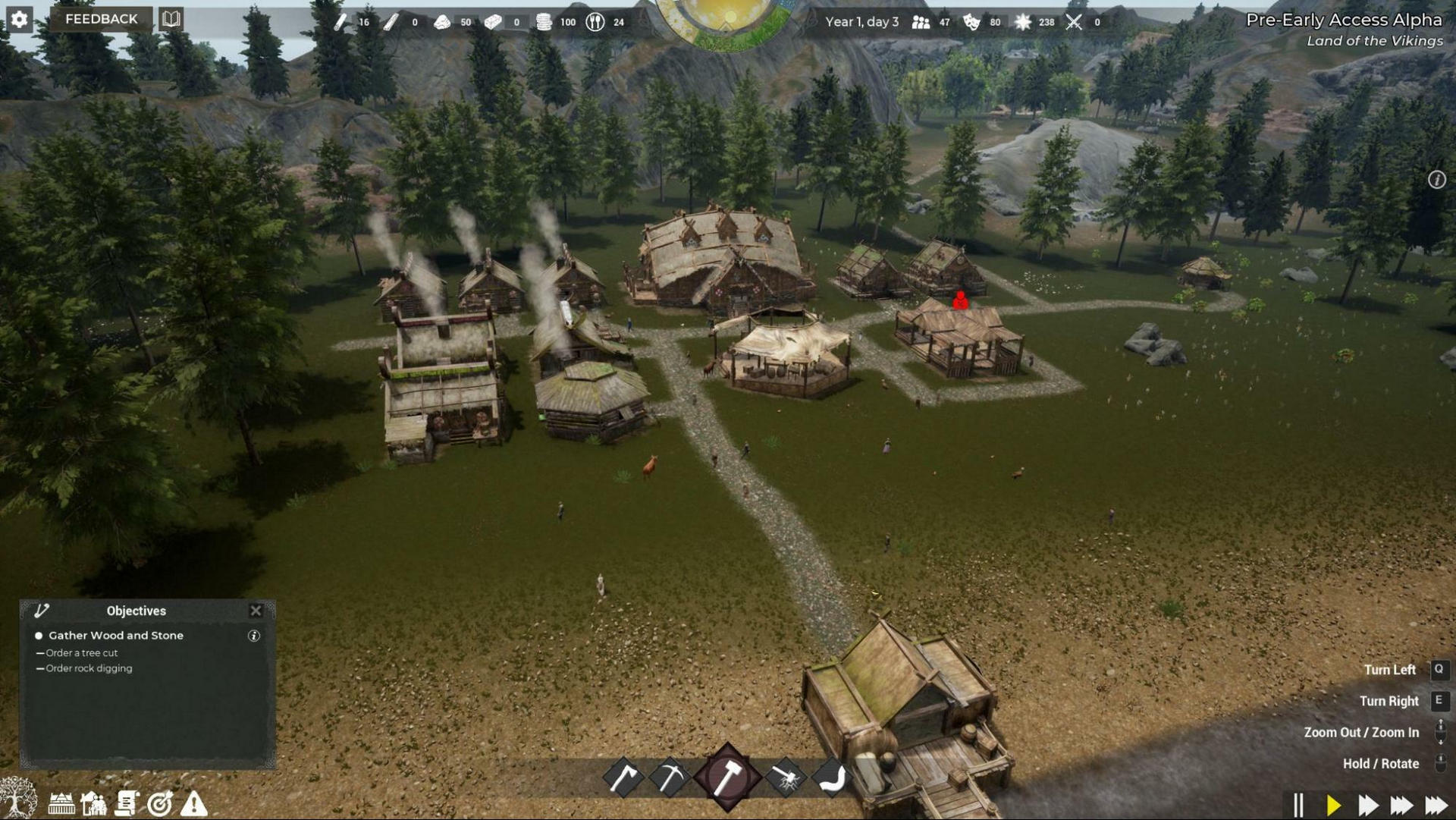Open the villagers and housing panel
Image resolution: width=1456 pixels, height=820 pixels.
[94, 803]
